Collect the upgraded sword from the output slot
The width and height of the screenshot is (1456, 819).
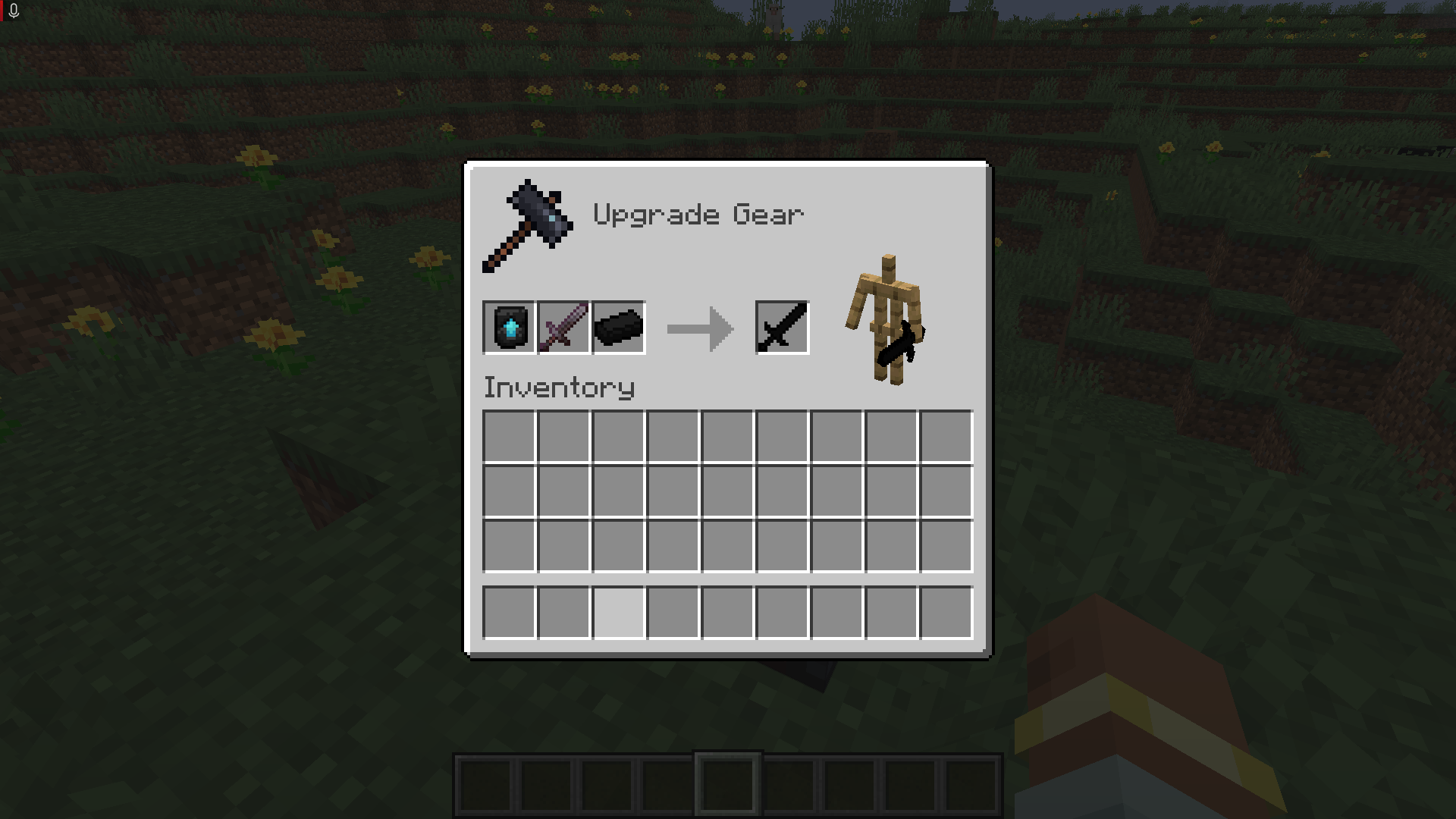tap(782, 328)
